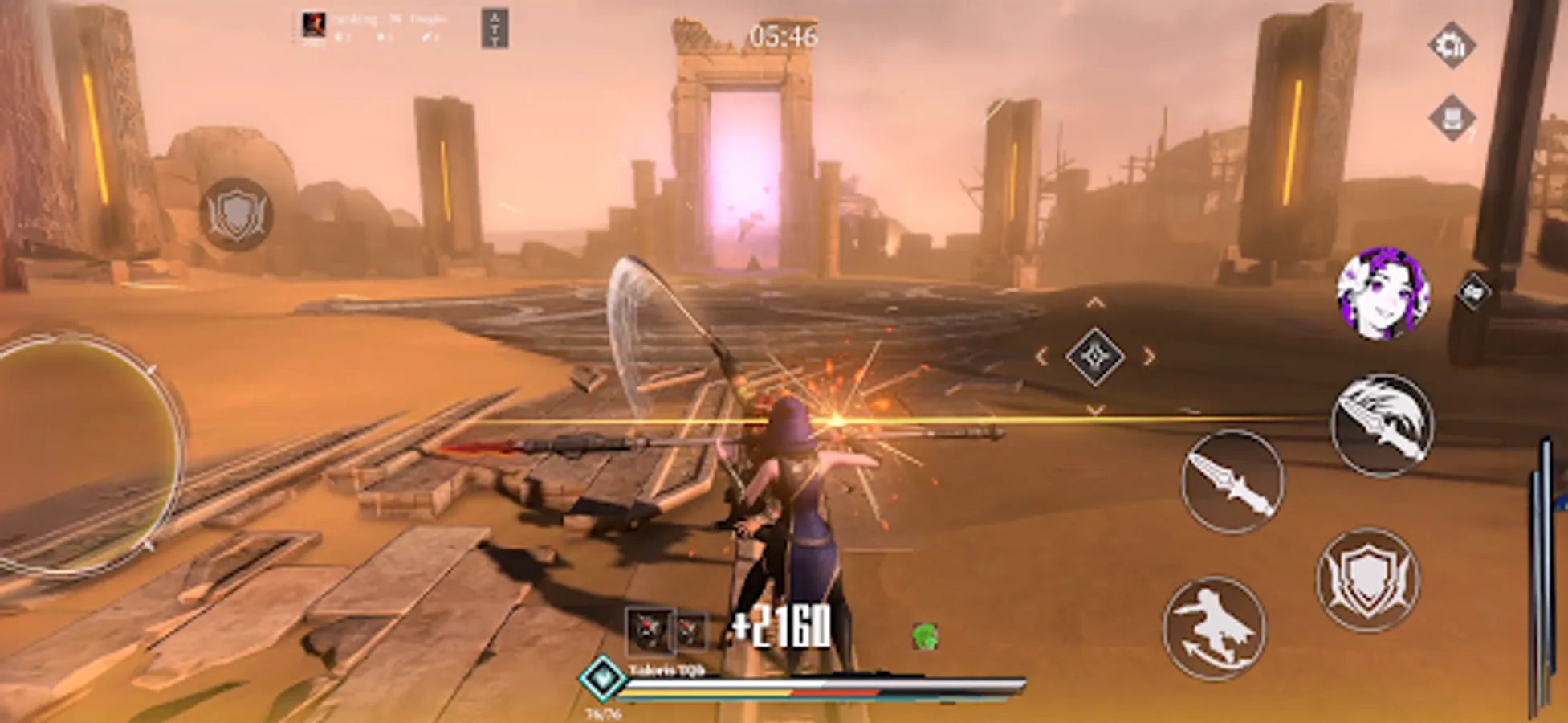This screenshot has width=1568, height=723.
Task: Tap the match timer showing 05:46
Action: [783, 33]
